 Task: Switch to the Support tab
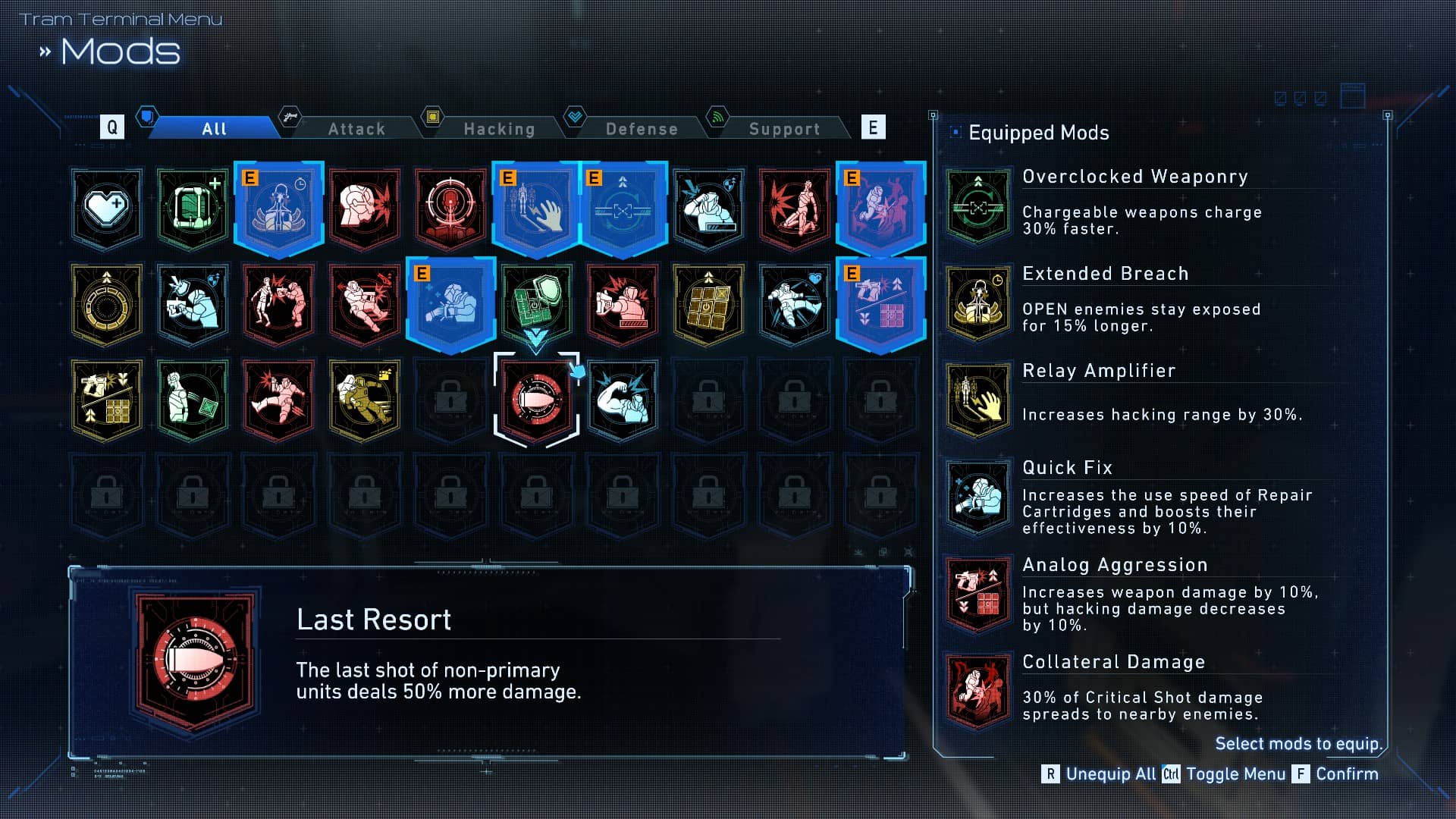point(784,129)
